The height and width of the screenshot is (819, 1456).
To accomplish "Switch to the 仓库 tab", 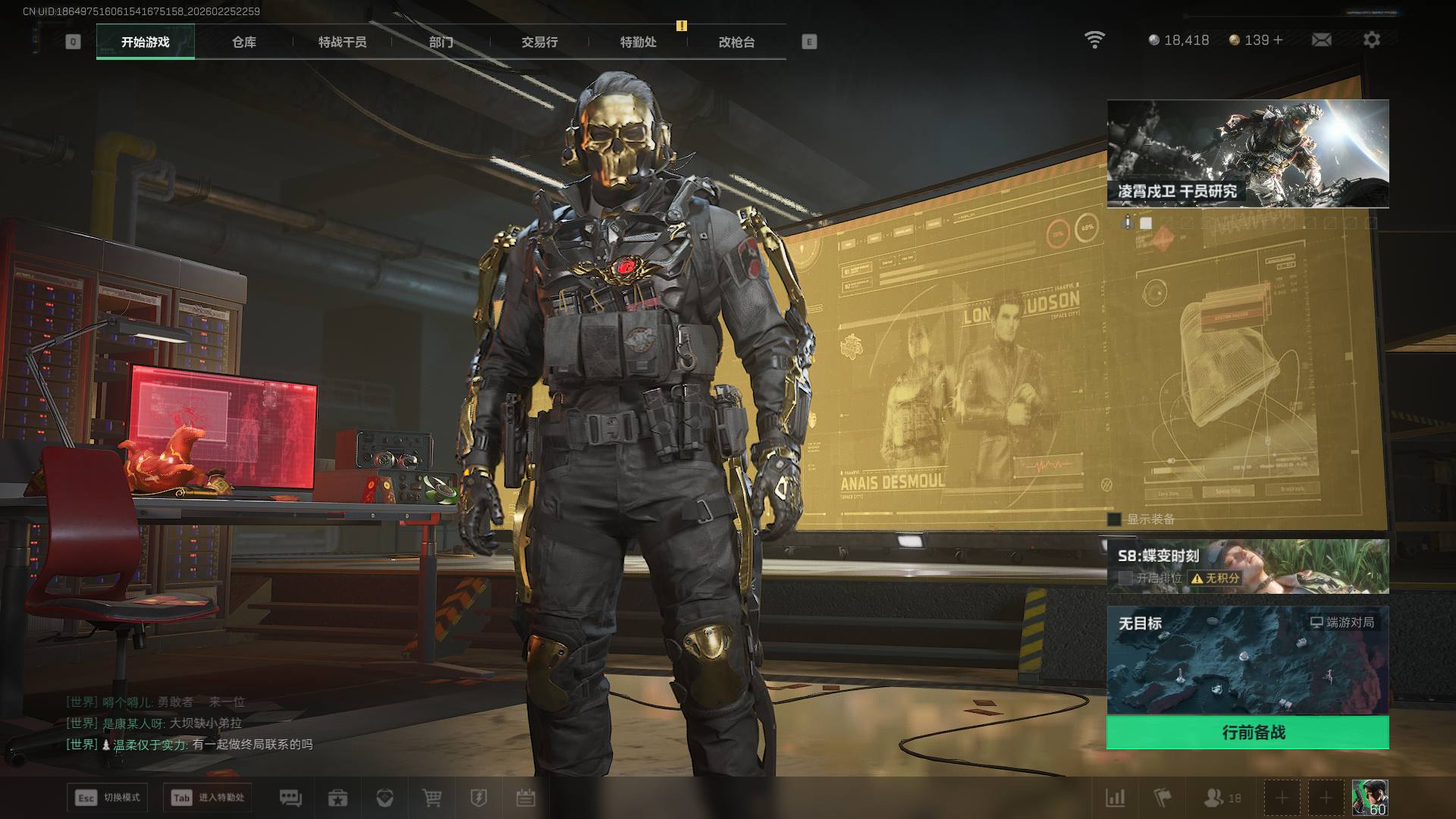I will coord(243,42).
